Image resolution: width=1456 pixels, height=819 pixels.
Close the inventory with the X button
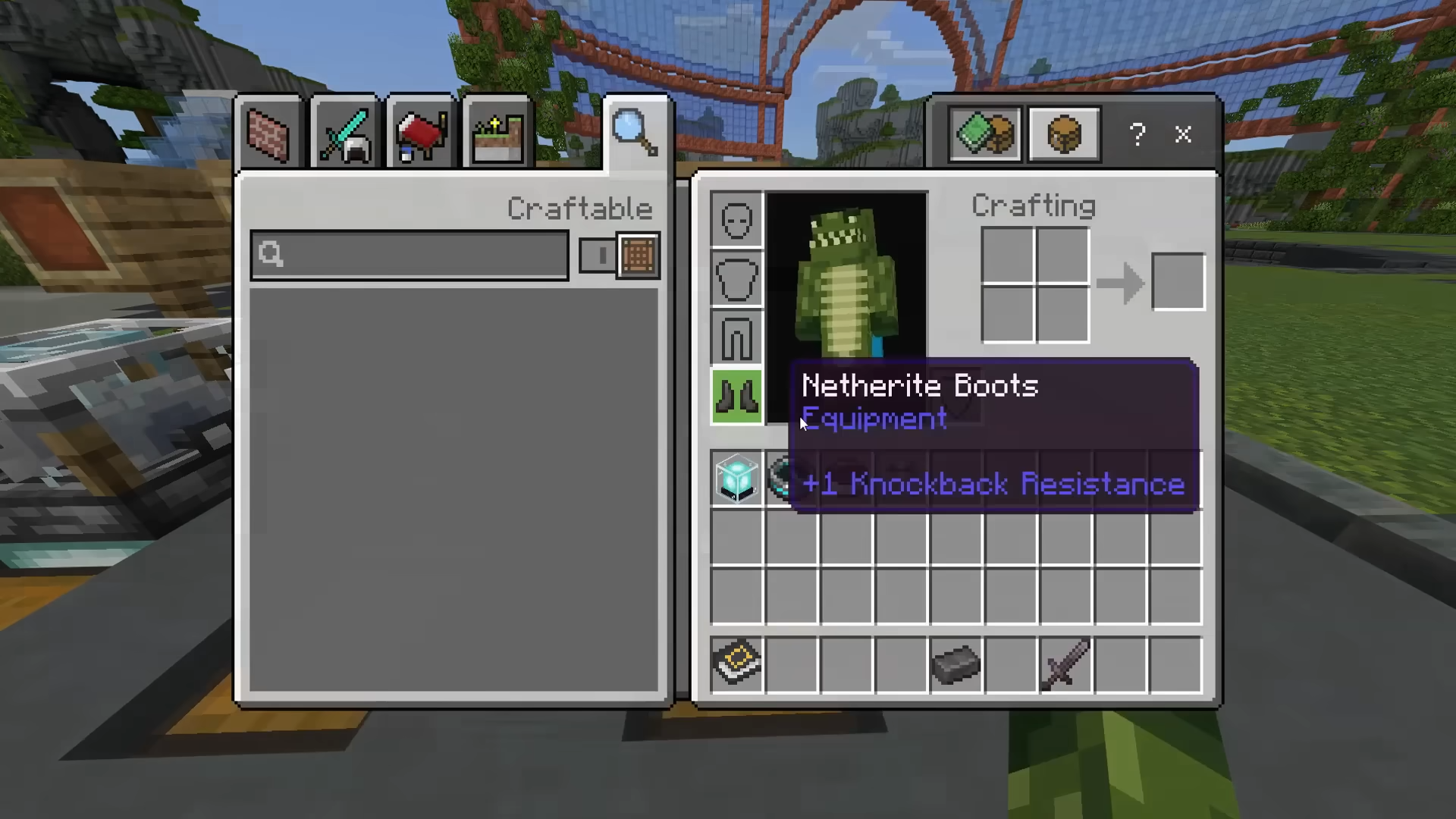[1183, 135]
